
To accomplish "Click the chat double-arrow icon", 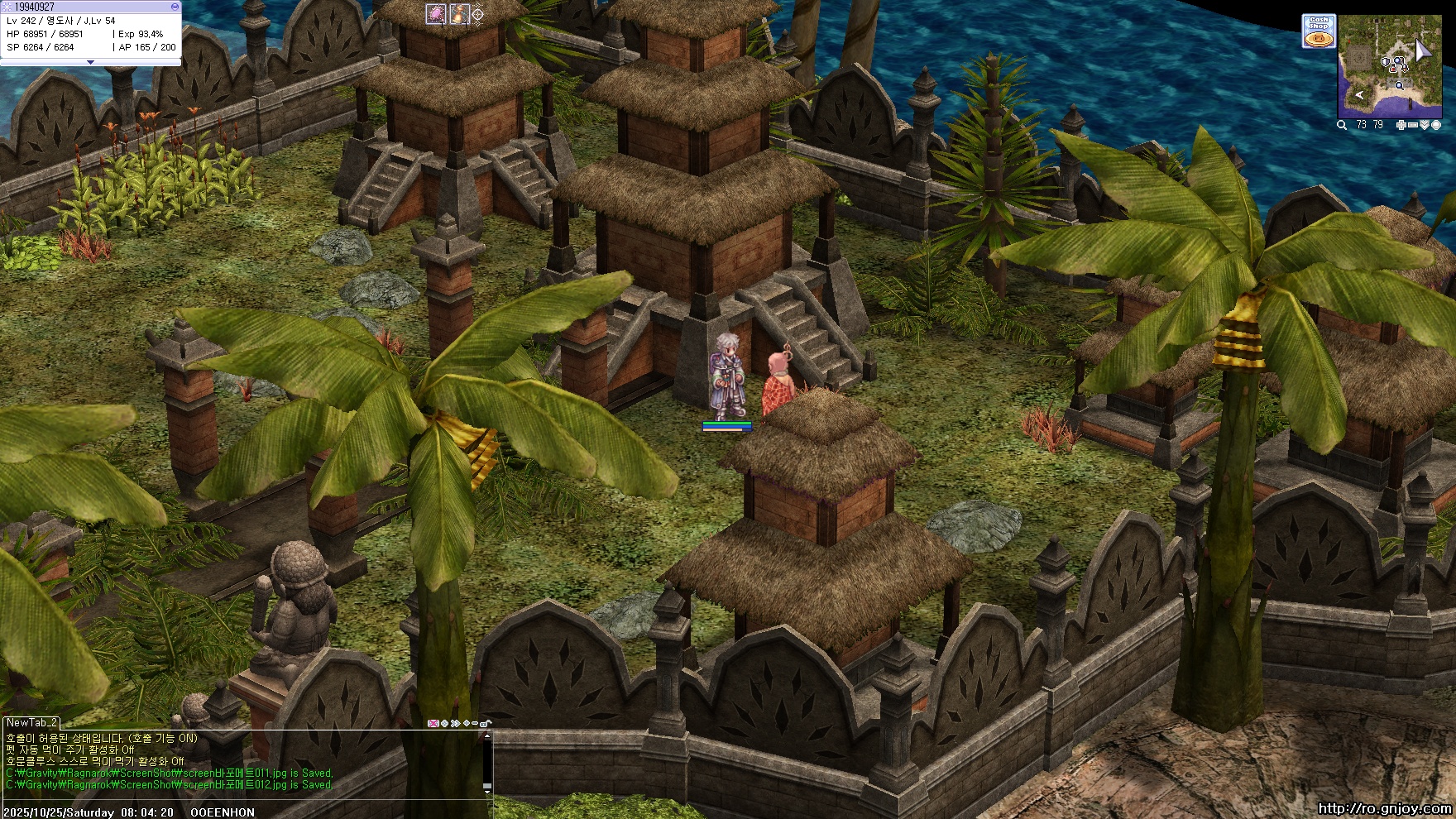I will click(455, 724).
